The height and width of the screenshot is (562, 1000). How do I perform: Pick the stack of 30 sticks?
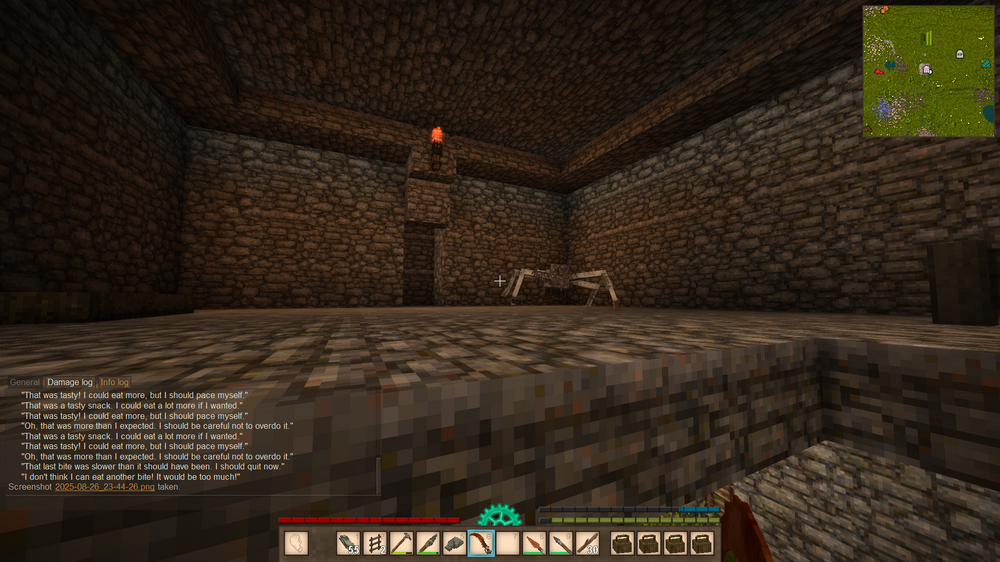(x=588, y=543)
